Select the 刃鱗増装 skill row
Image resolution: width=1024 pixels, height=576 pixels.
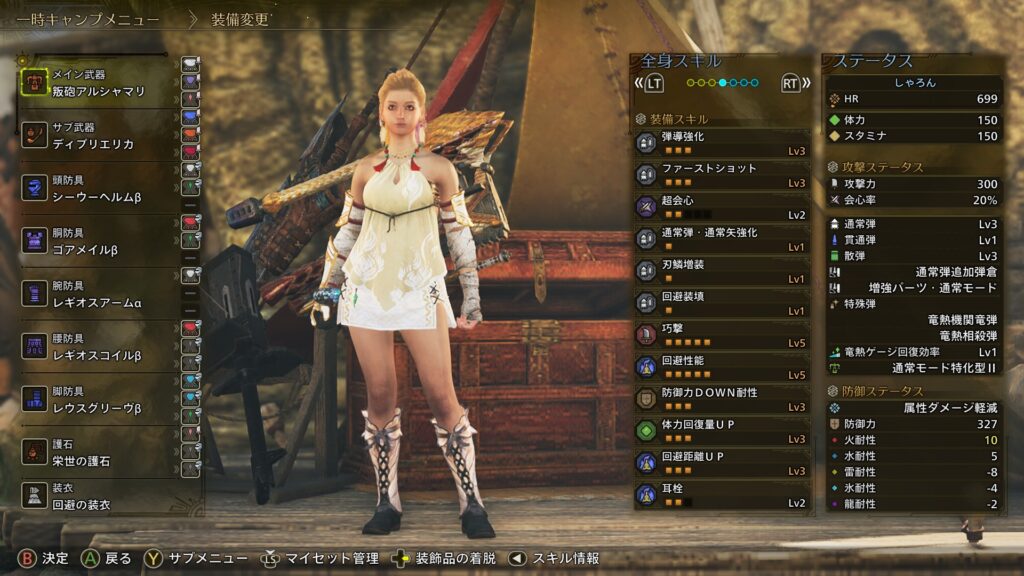tap(722, 270)
